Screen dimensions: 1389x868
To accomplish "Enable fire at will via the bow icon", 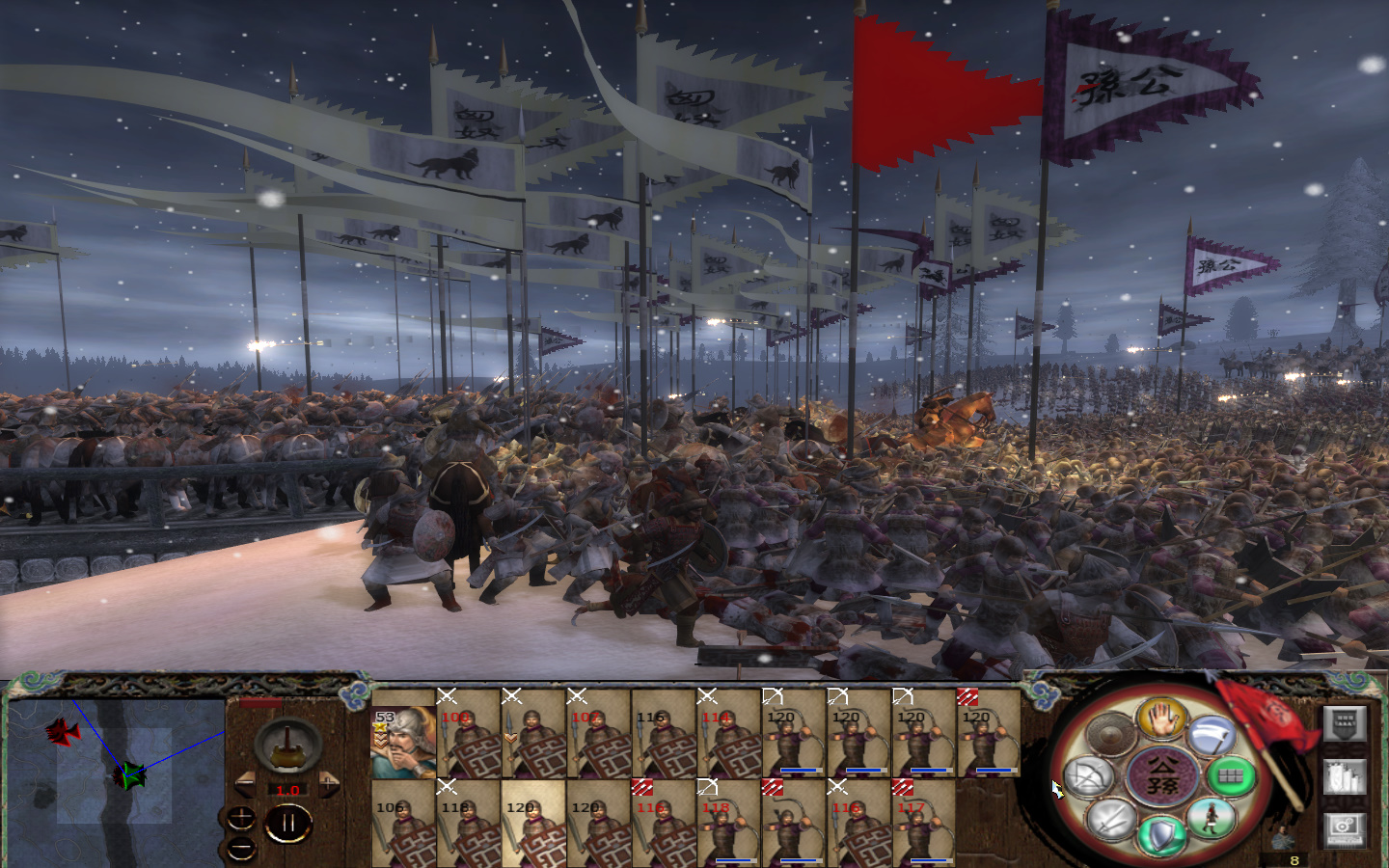I will point(1087,777).
